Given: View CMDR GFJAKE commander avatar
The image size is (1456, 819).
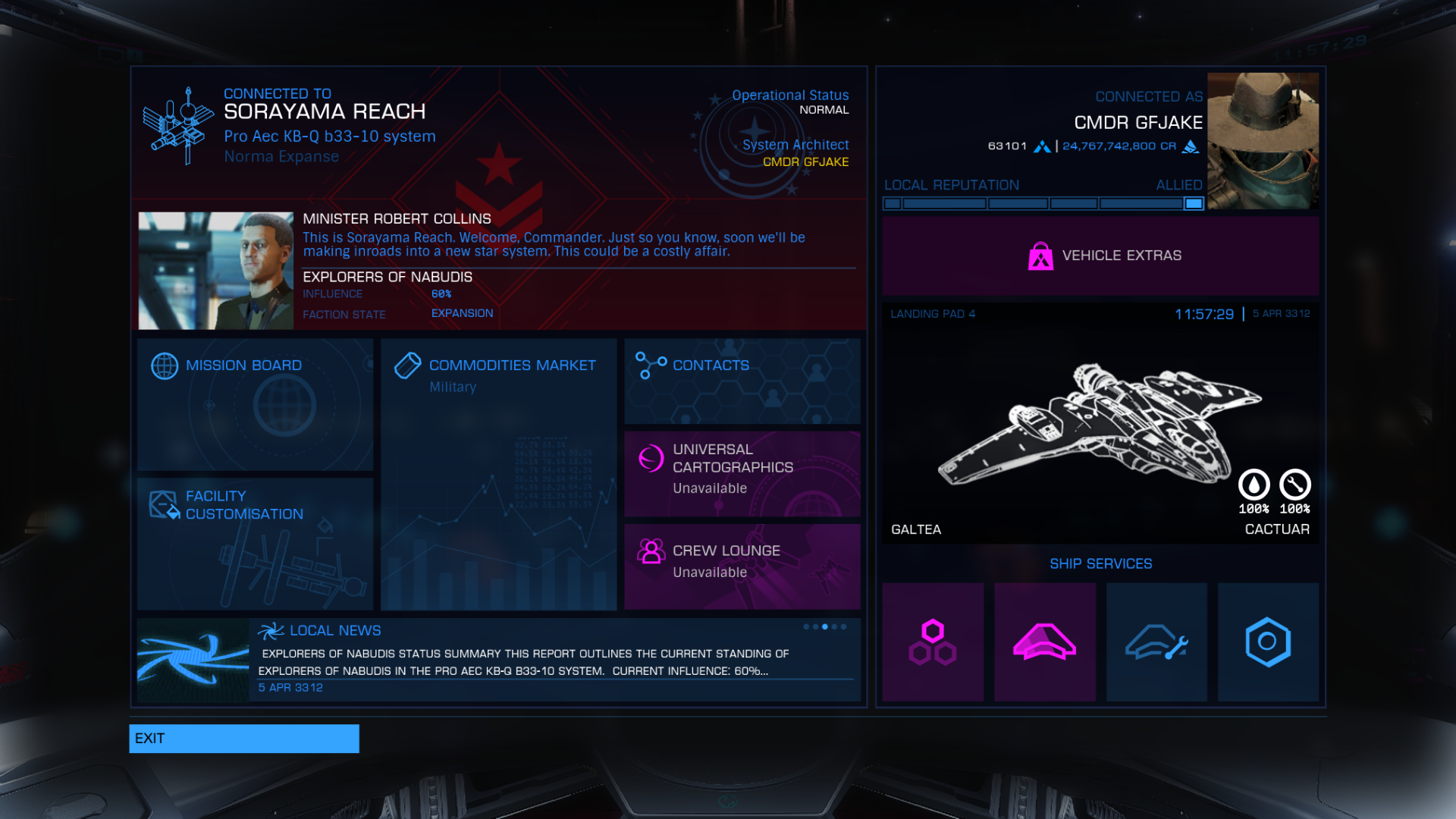Looking at the screenshot, I should tap(1262, 141).
